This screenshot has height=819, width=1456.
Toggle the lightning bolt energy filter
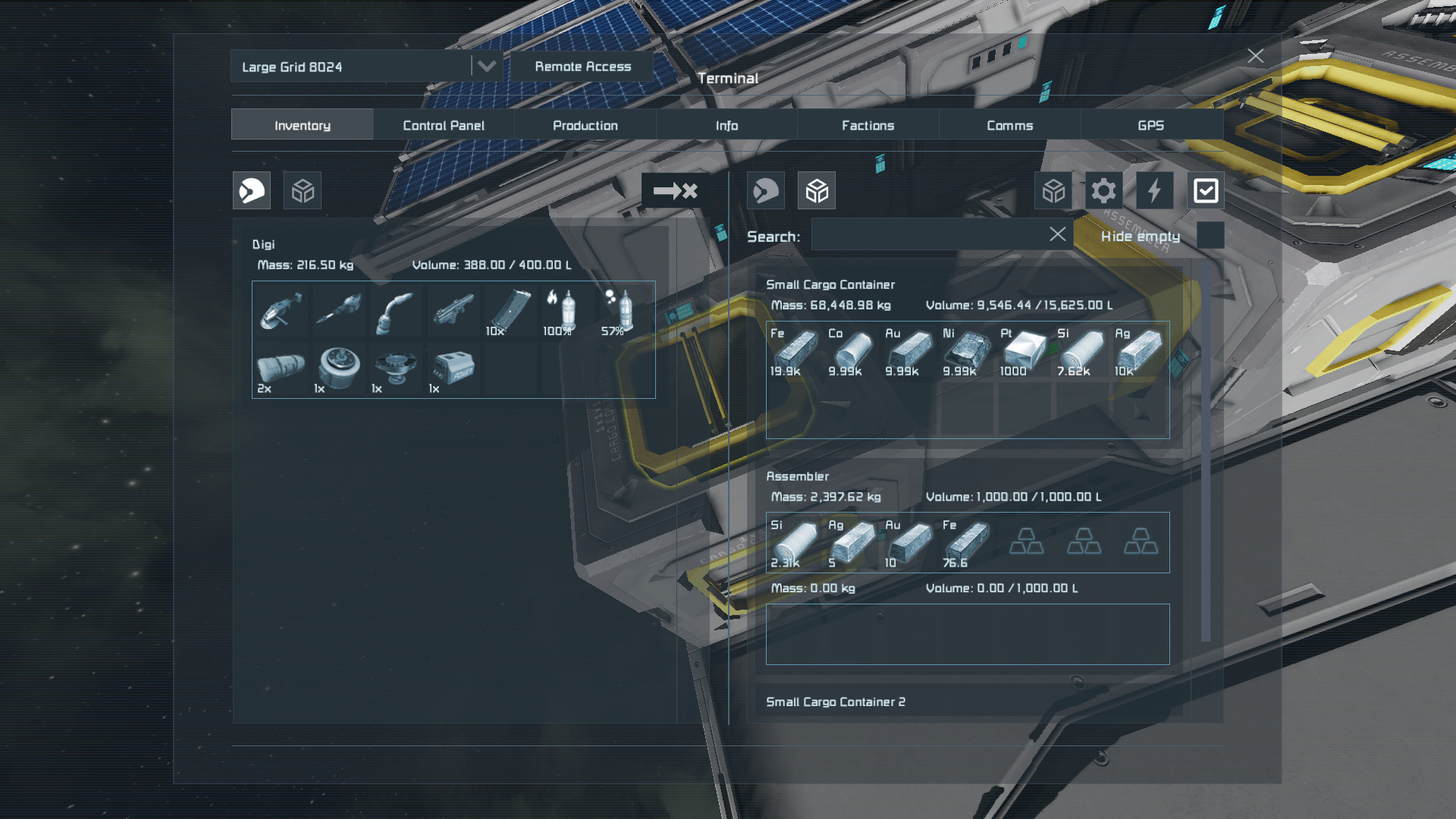coord(1154,190)
